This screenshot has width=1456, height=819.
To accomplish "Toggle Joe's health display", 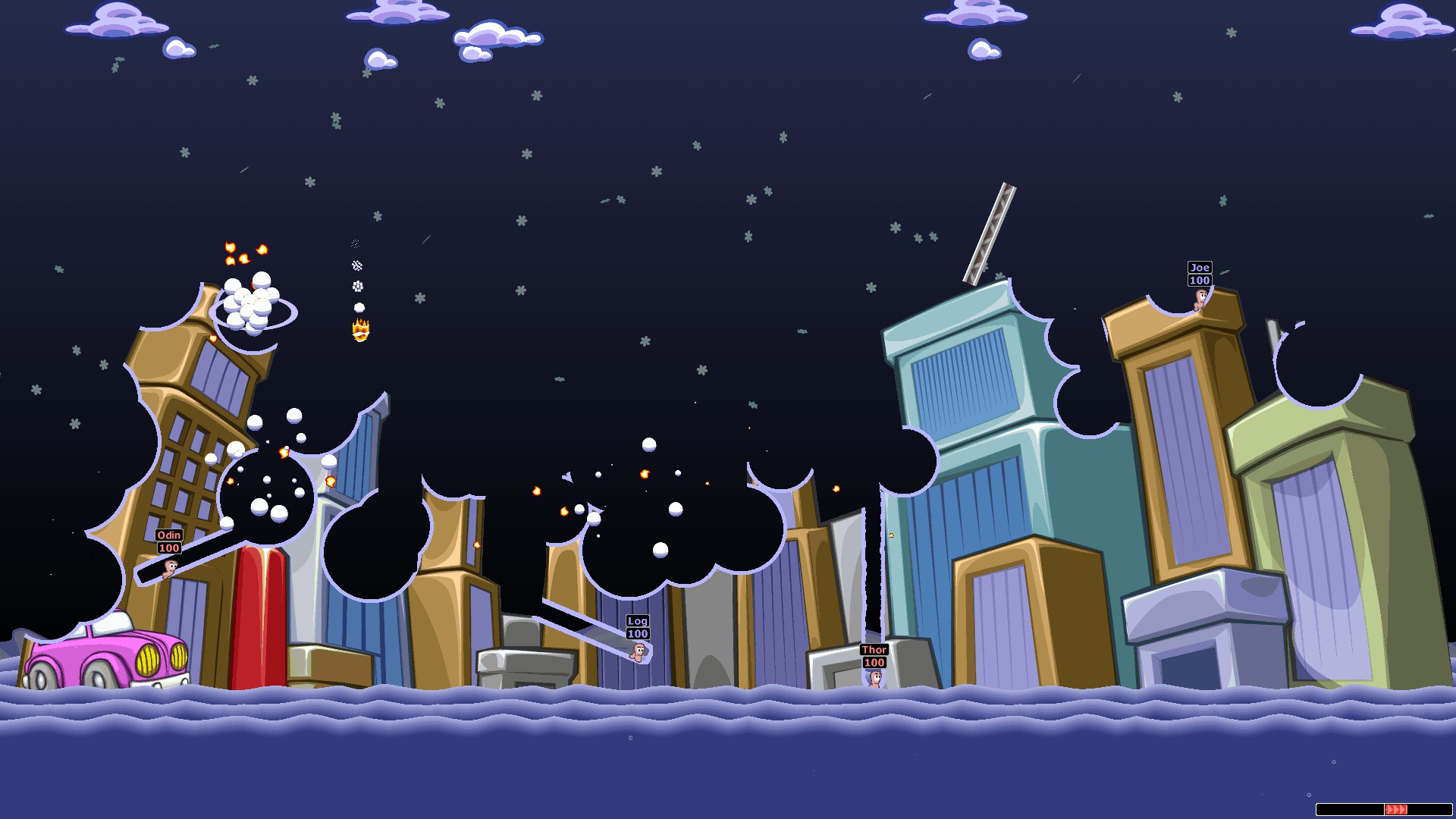I will coord(1199,279).
